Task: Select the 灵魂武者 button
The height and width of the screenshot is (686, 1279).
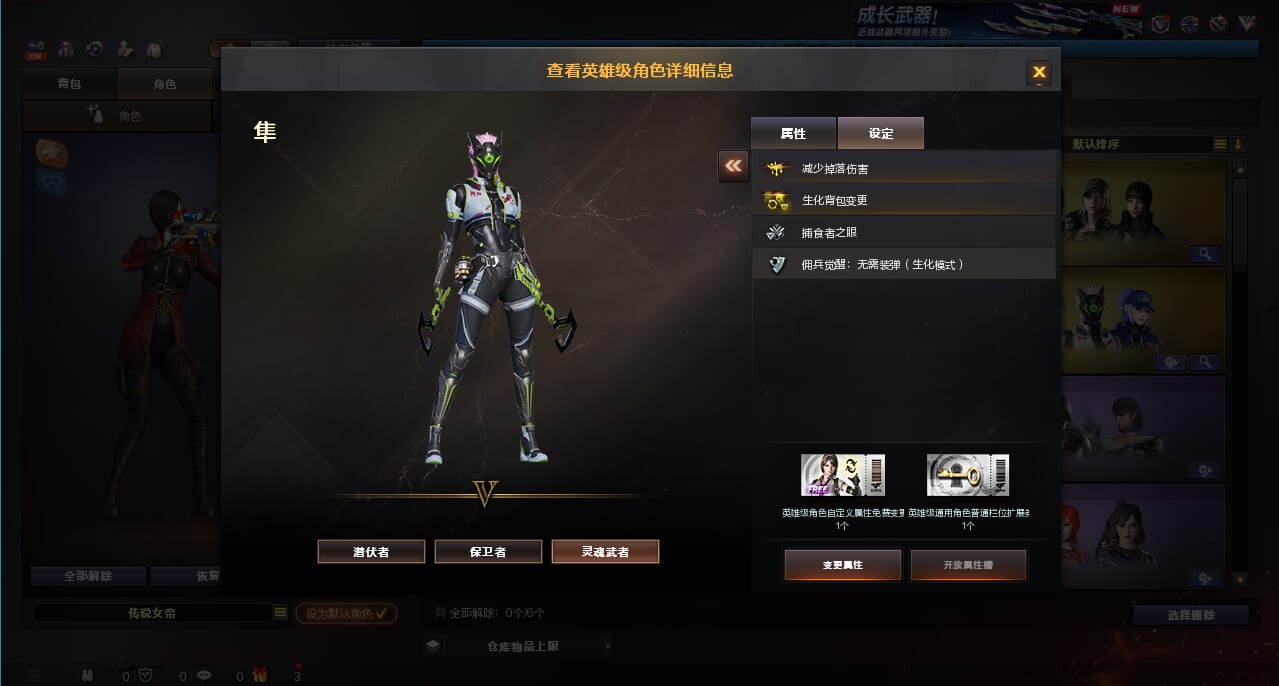Action: 605,551
